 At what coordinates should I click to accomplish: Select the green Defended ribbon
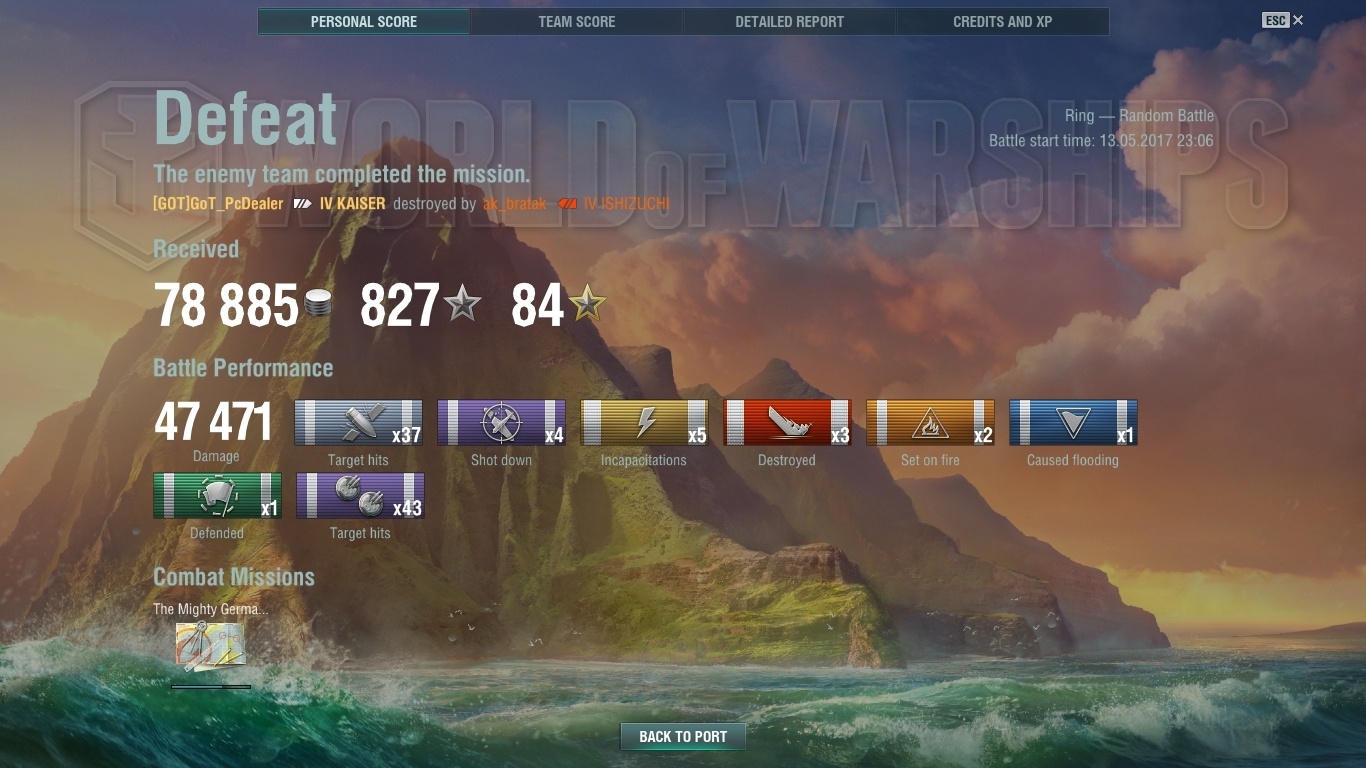[217, 496]
